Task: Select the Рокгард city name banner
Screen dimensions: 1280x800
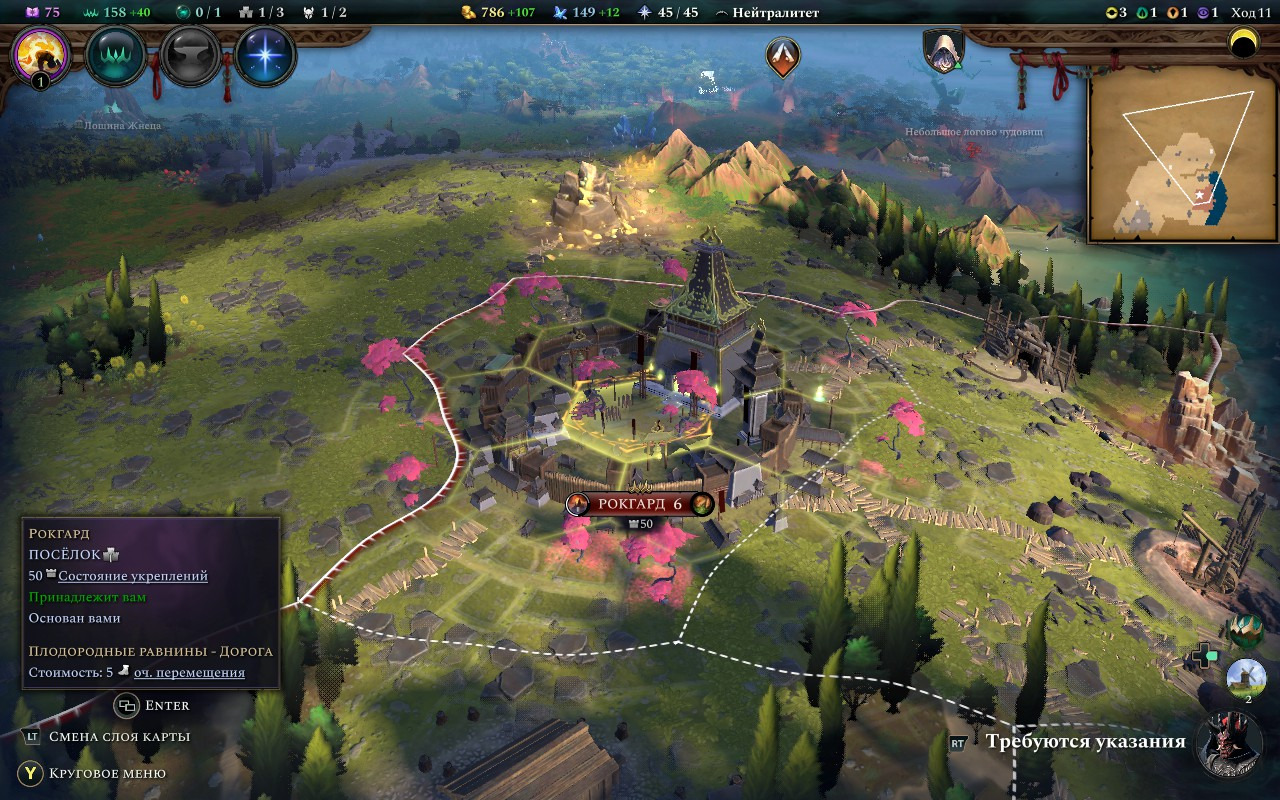Action: [x=640, y=504]
